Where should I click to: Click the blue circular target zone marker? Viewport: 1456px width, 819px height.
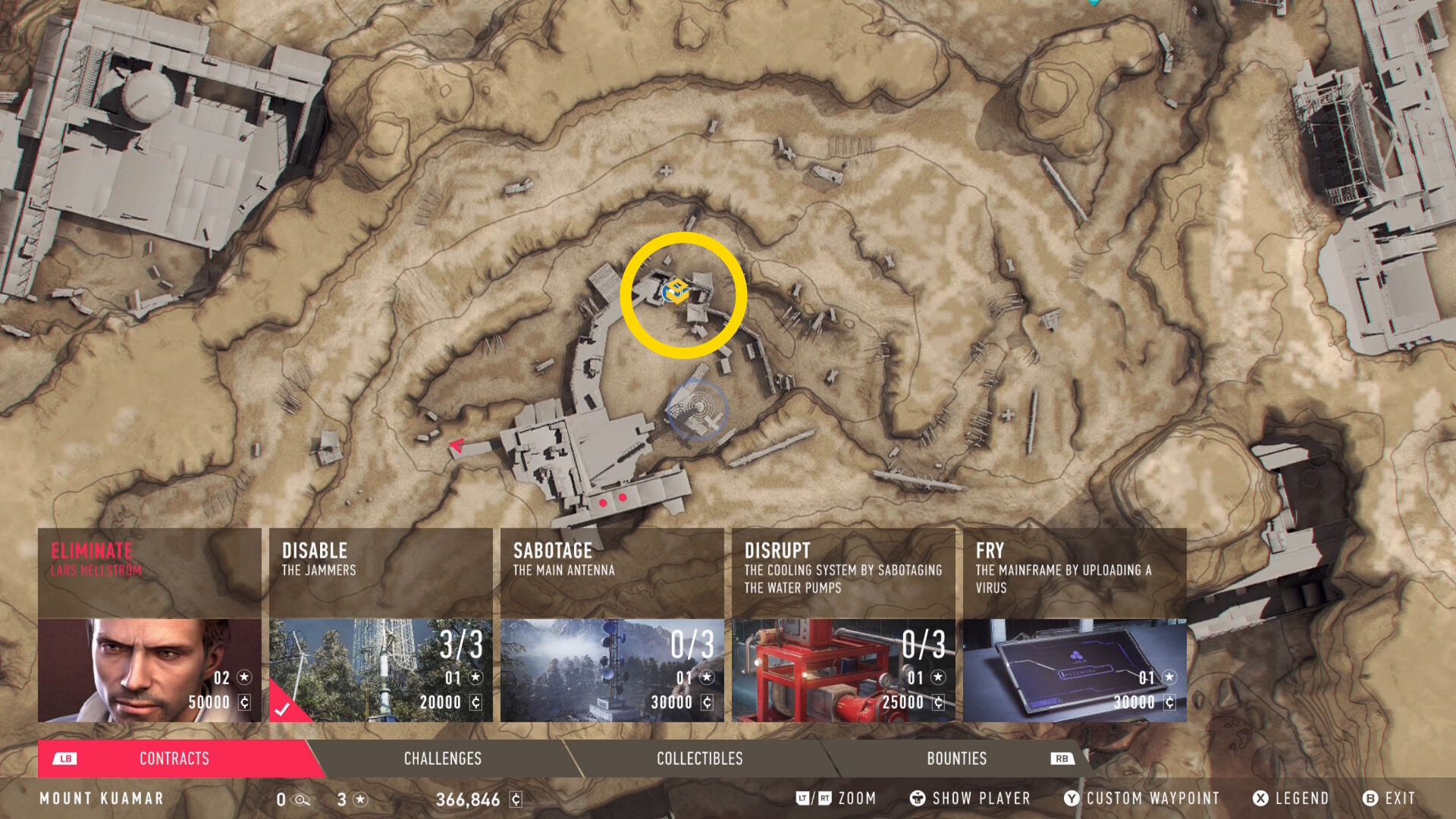[697, 409]
